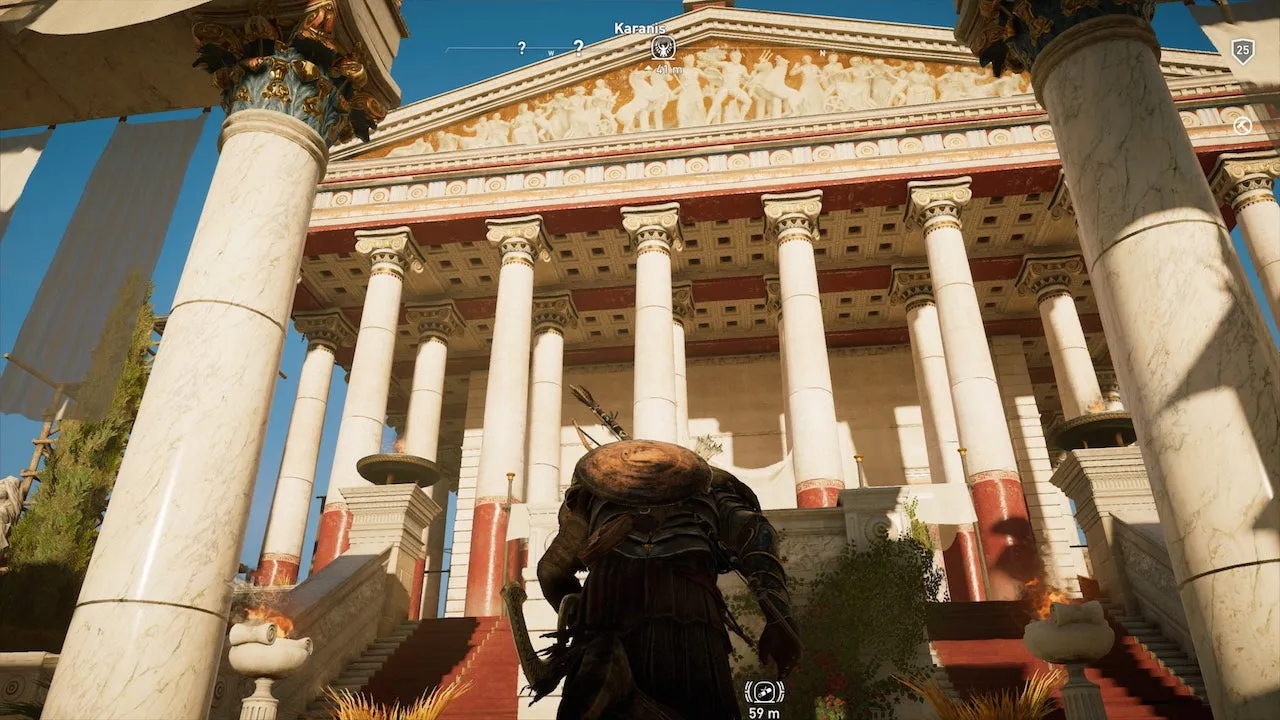Screen dimensions: 1280x720
Task: Click the scroll quest objective marker
Action: pos(764,692)
